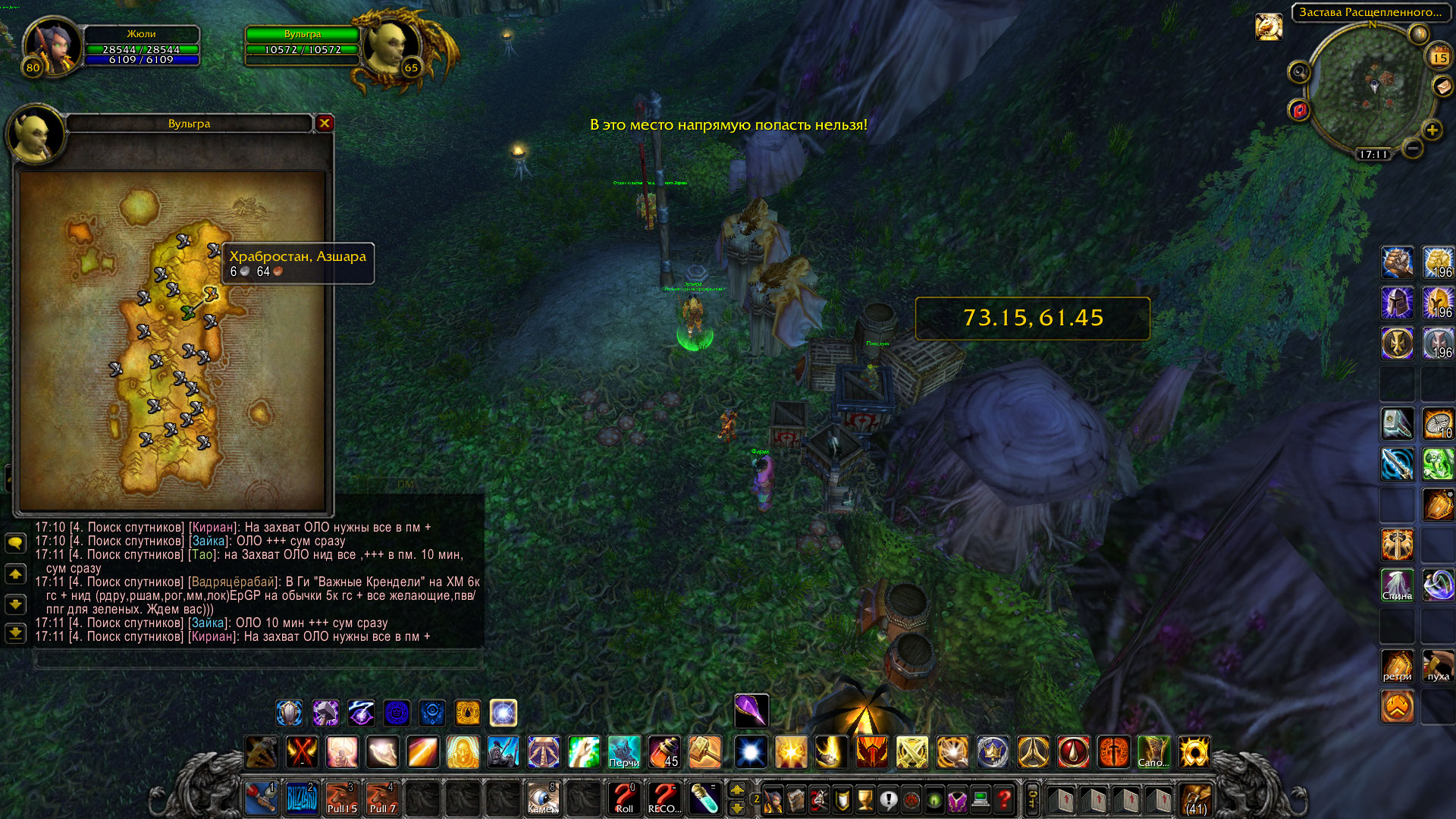This screenshot has height=819, width=1456.
Task: Open the red question mark help button
Action: (x=1004, y=799)
